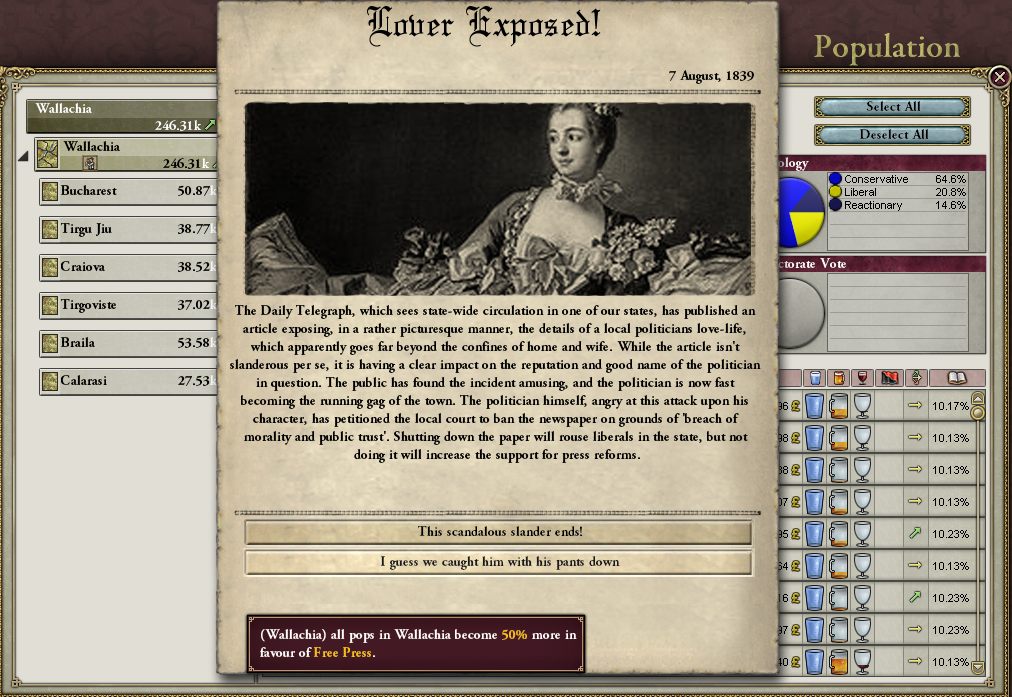Click the Select All button
Screen dimensions: 1012x697
click(x=892, y=107)
